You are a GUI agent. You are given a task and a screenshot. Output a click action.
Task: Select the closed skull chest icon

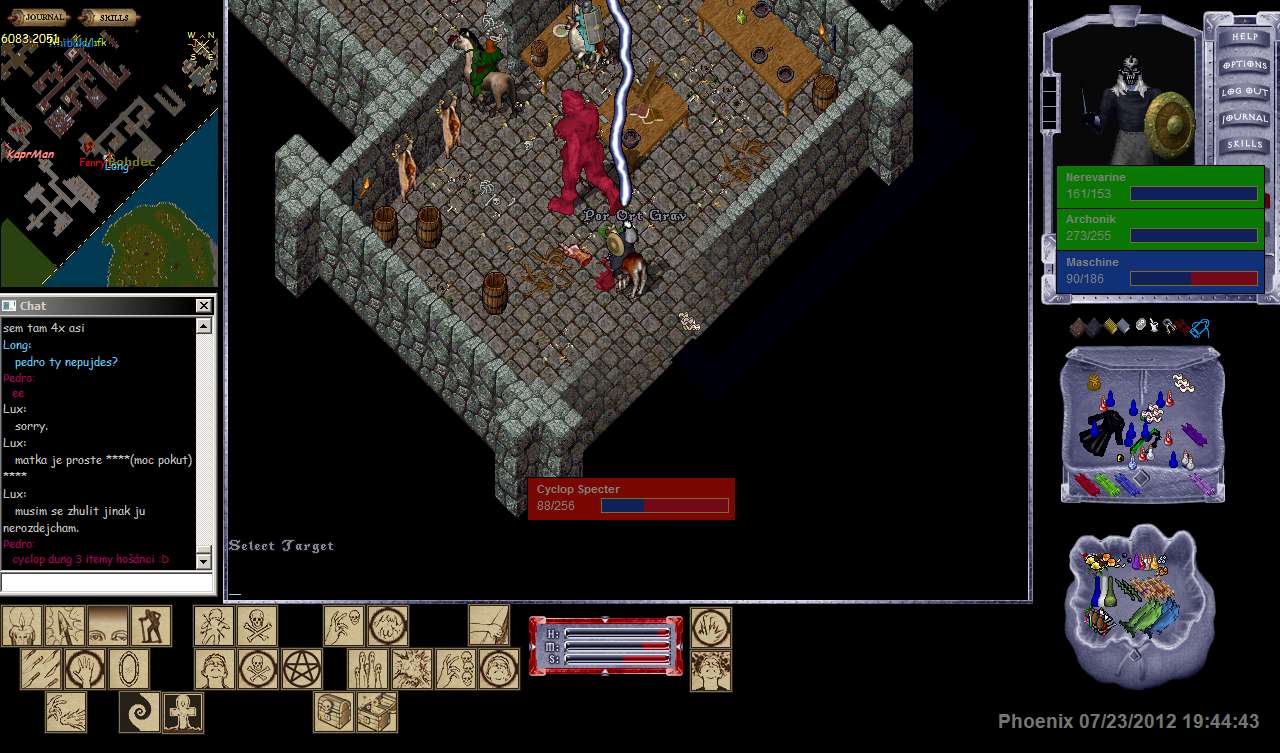pyautogui.click(x=334, y=712)
